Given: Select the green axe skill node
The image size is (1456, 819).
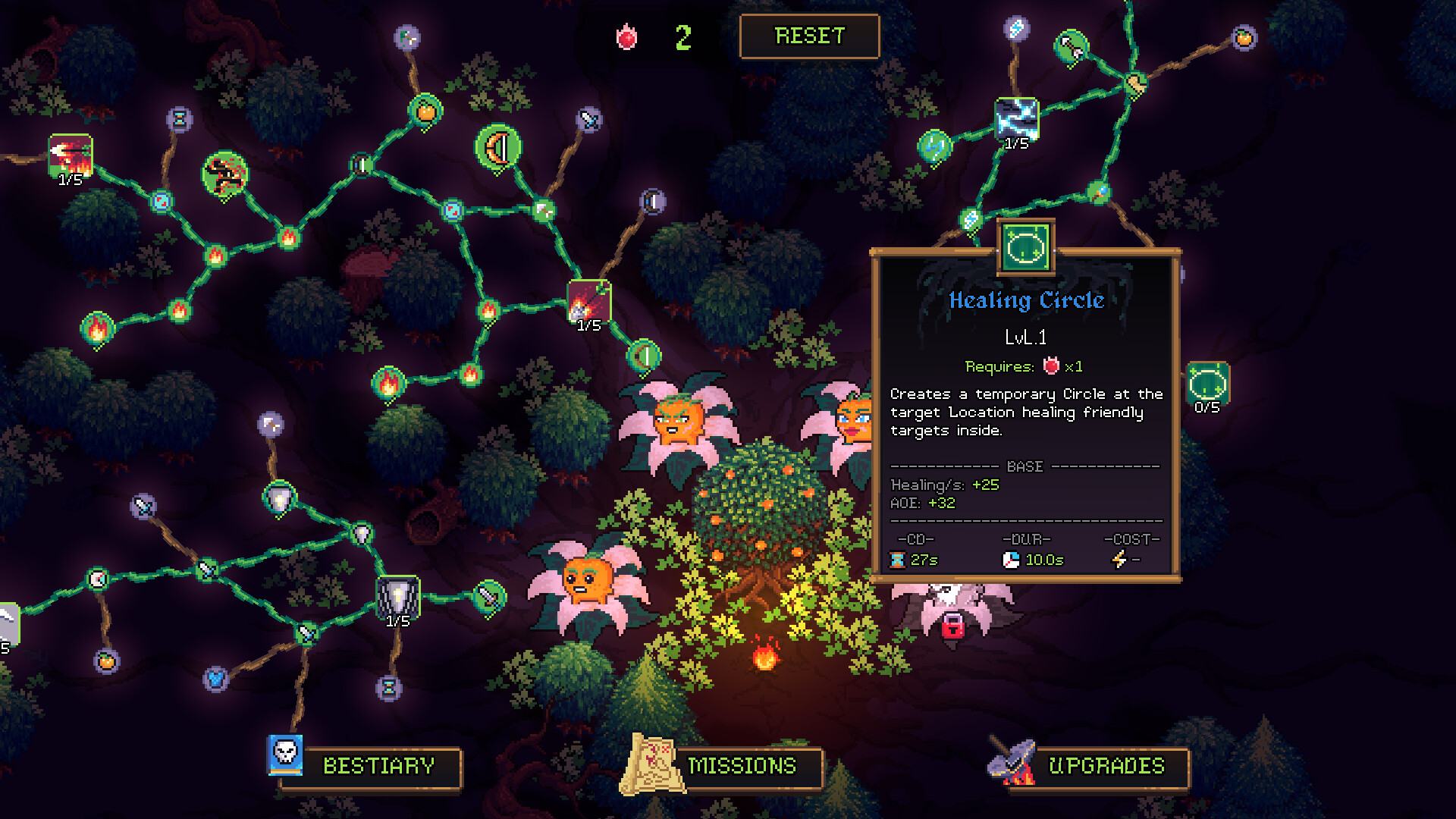Looking at the screenshot, I should pos(1071,47).
